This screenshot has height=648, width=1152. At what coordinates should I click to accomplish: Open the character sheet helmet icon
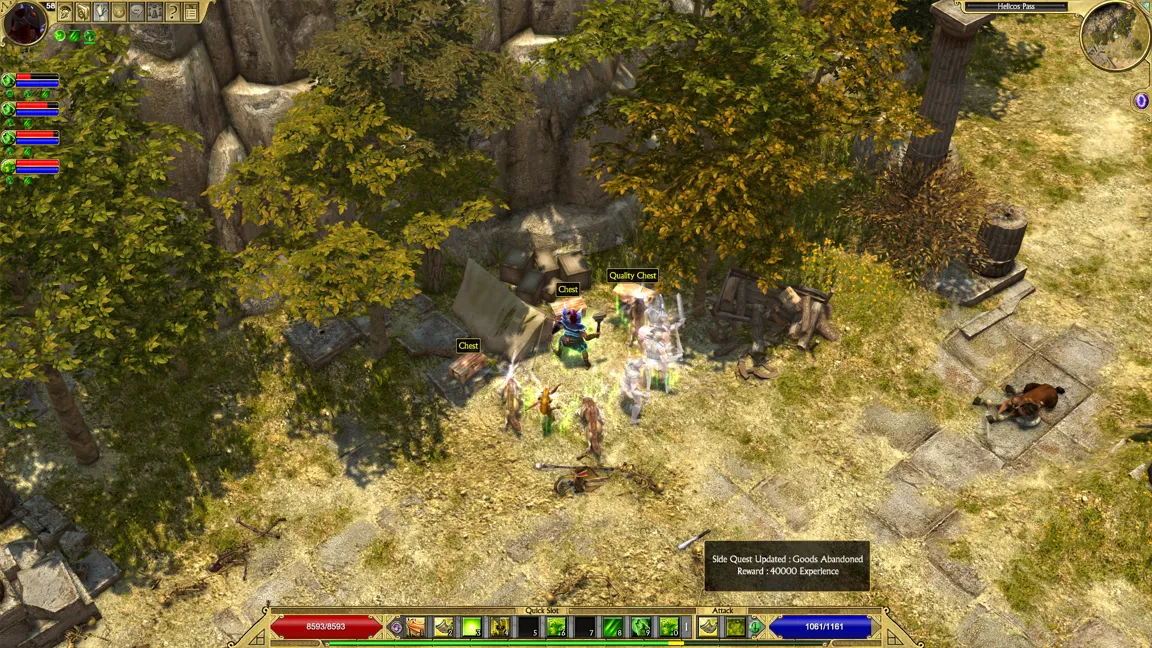[x=66, y=12]
